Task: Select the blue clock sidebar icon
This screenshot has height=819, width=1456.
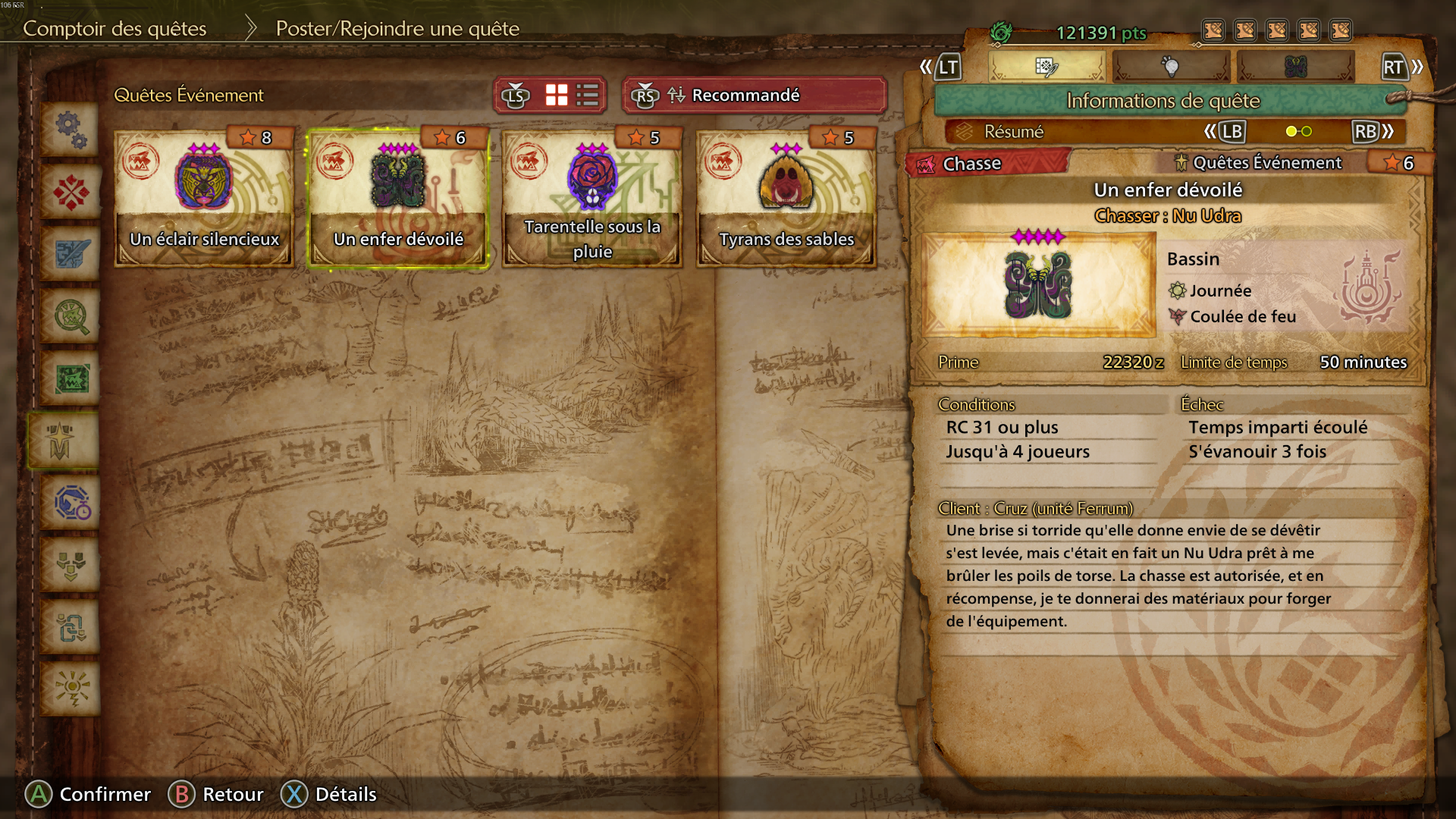Action: coord(71,500)
